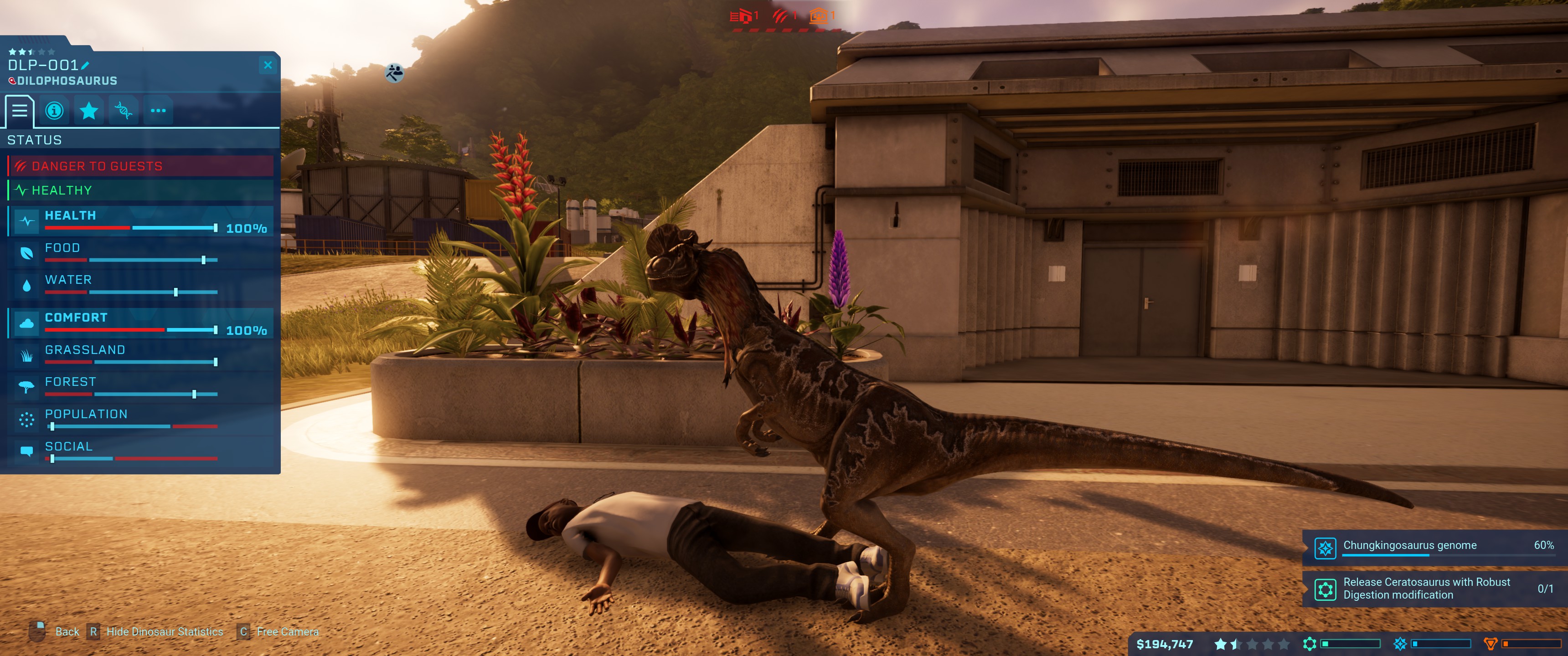
Task: Open the DNA genome tab
Action: pyautogui.click(x=124, y=111)
